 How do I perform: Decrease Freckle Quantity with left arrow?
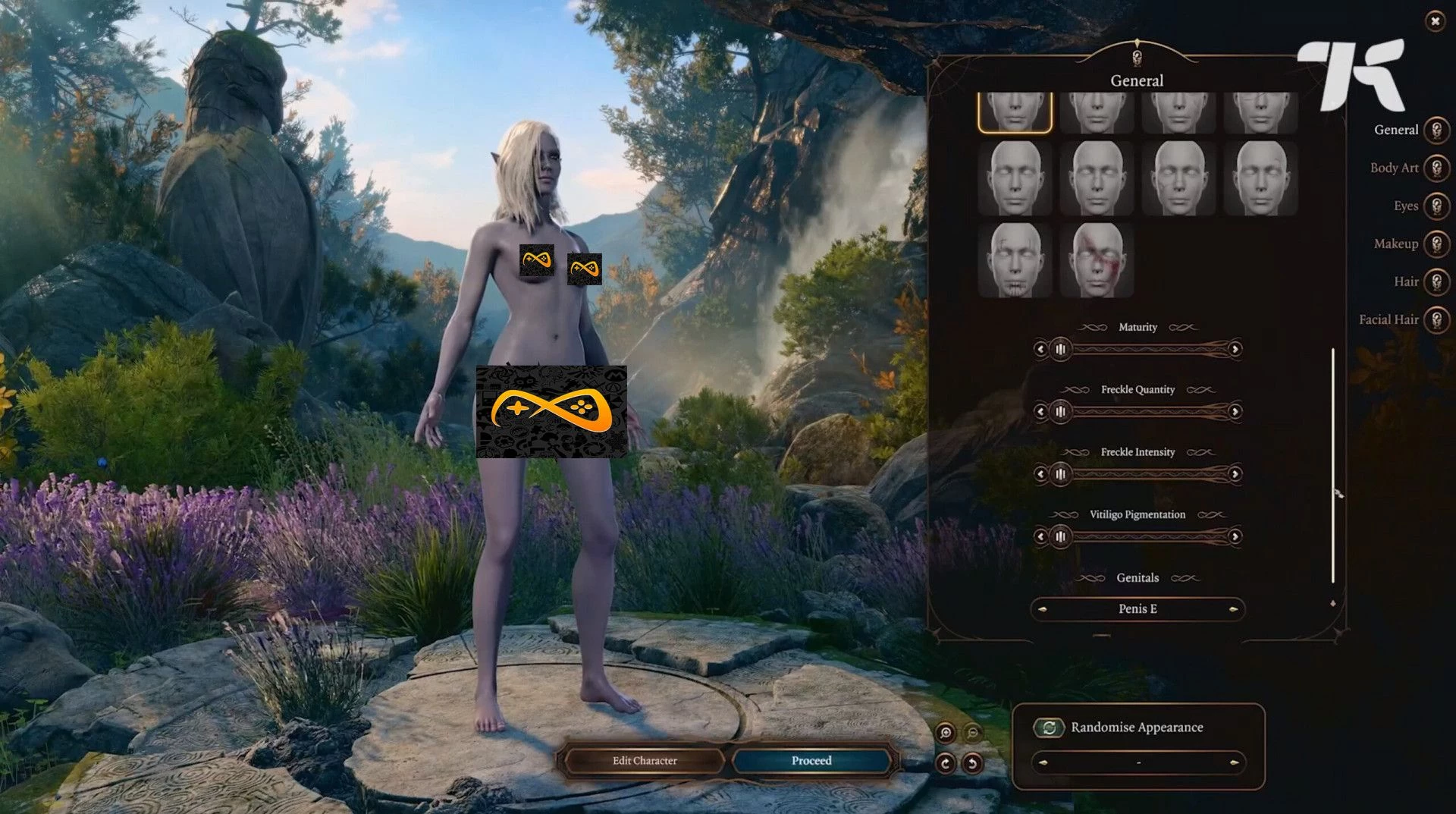(1040, 411)
